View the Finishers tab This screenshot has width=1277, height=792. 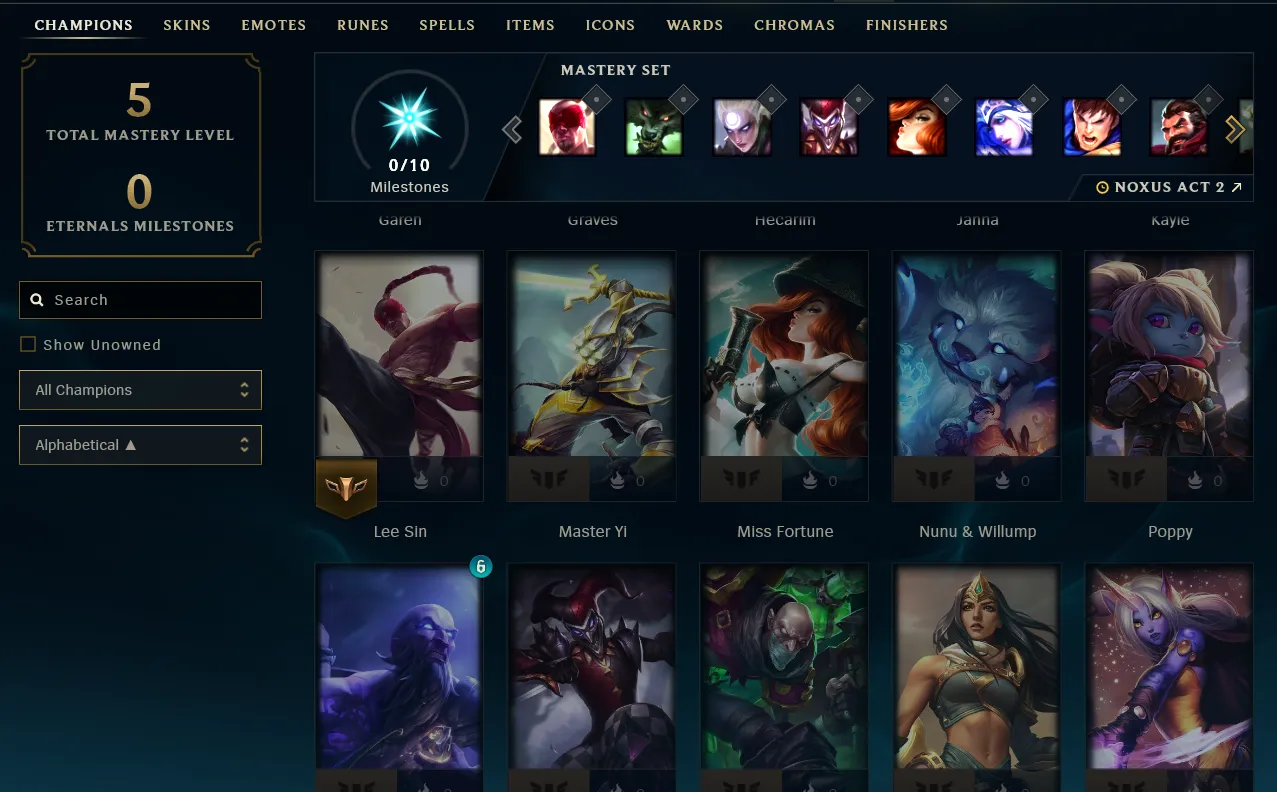(906, 25)
